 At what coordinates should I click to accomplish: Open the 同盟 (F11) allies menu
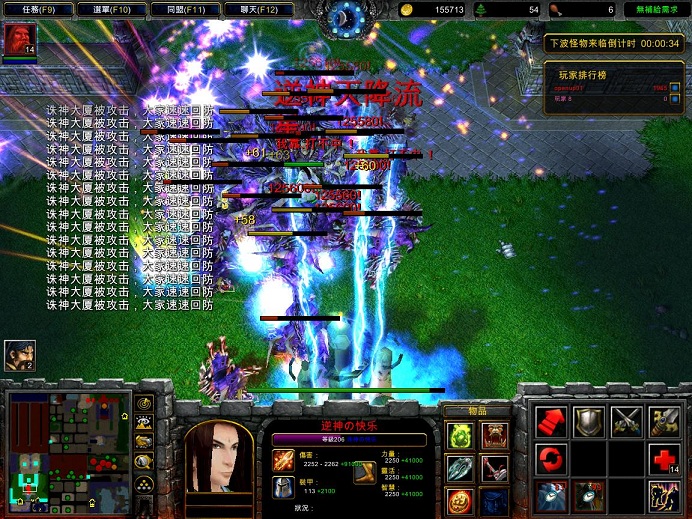point(188,9)
